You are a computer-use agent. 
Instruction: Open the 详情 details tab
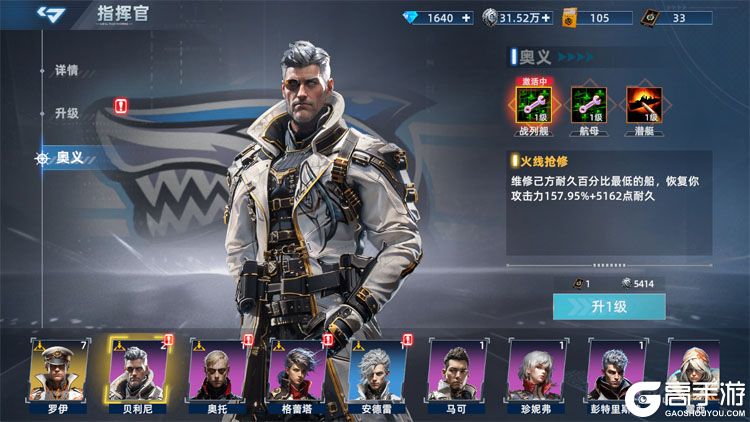click(x=66, y=72)
